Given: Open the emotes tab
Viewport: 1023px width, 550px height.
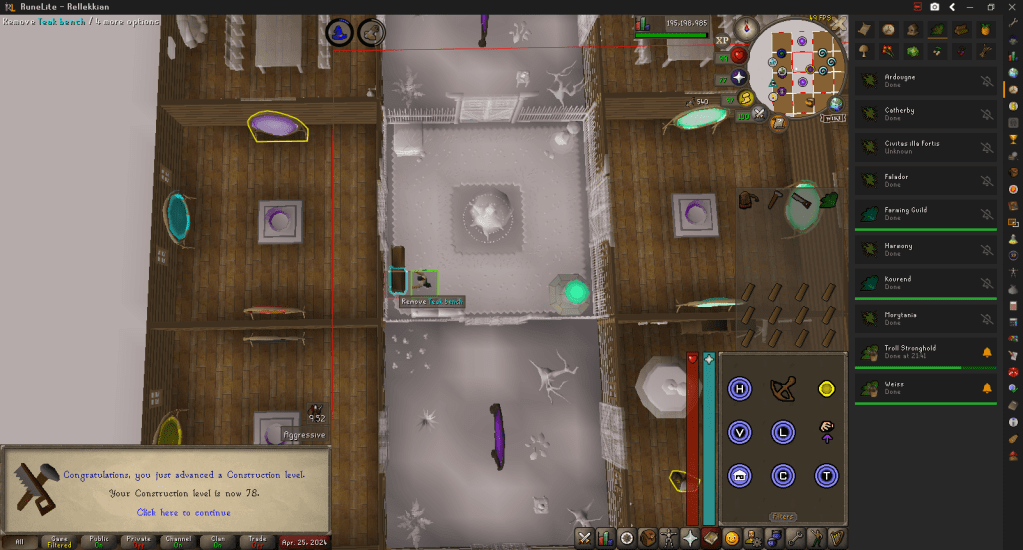Looking at the screenshot, I should (732, 538).
